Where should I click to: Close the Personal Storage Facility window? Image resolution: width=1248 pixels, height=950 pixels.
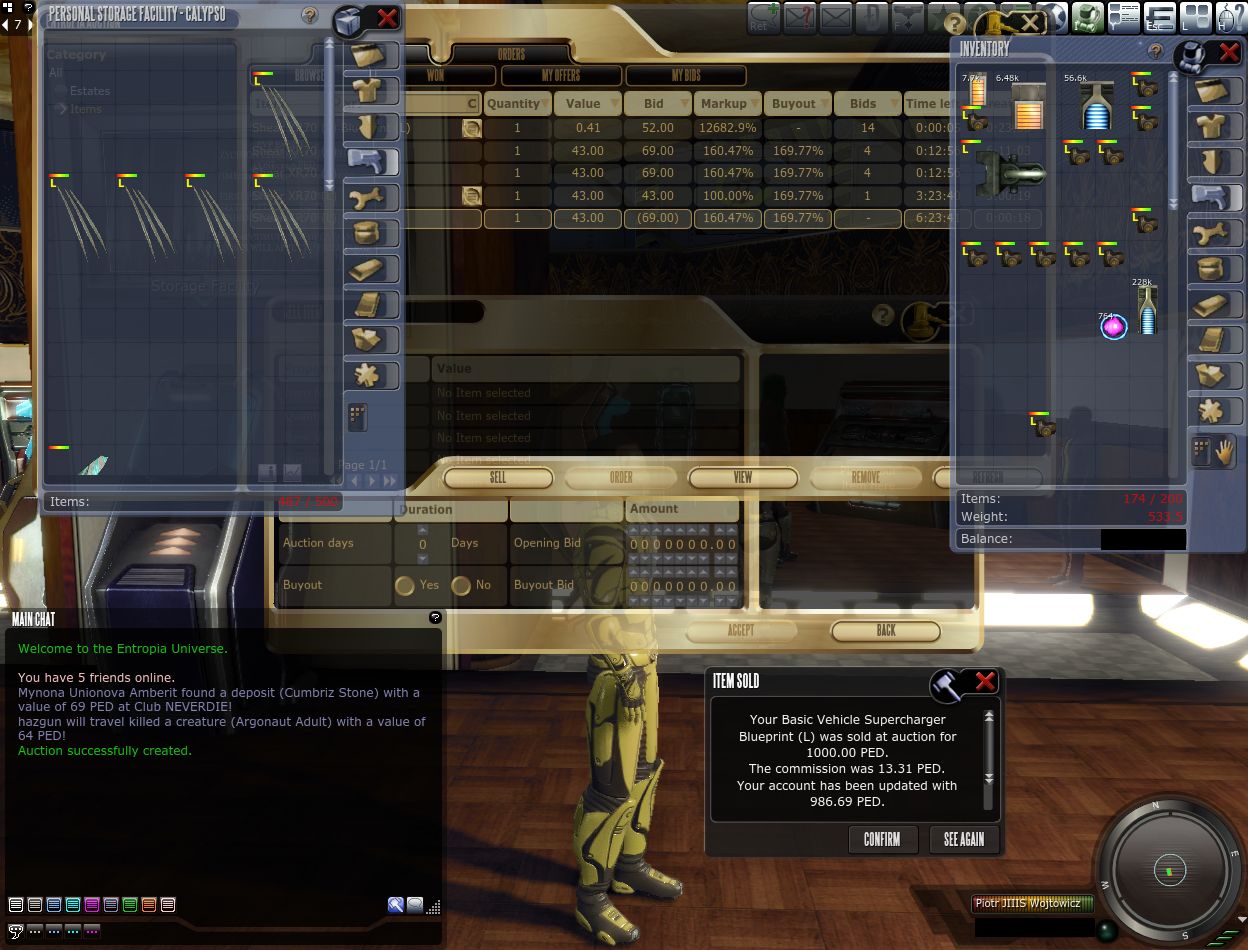coord(387,18)
